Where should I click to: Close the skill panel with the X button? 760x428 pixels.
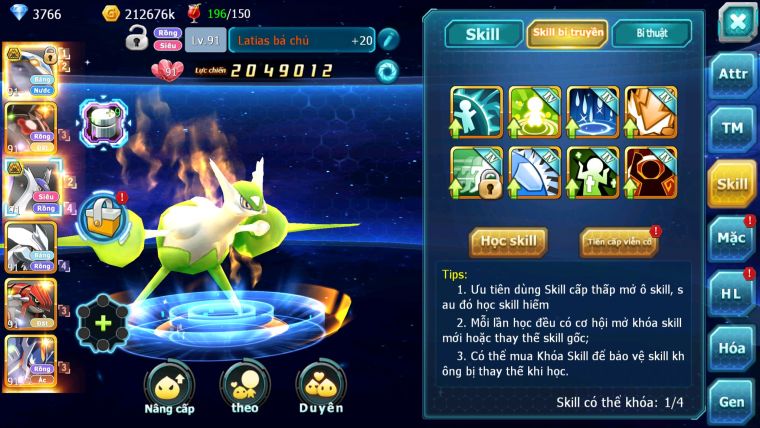pos(736,21)
